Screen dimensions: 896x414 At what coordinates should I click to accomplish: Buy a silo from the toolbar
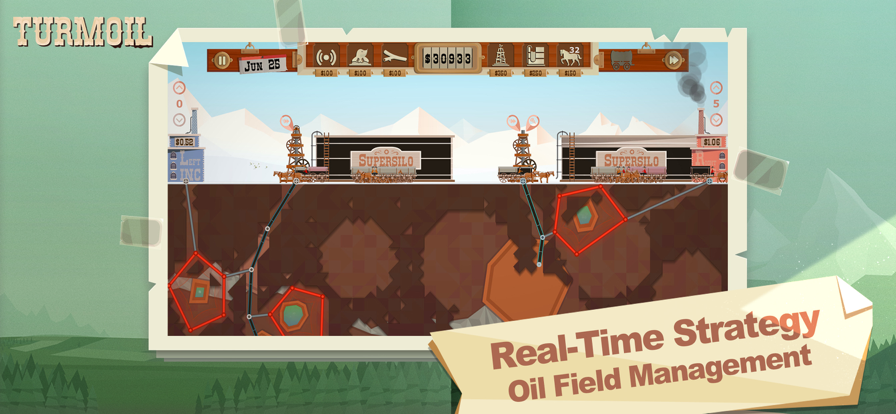point(537,57)
